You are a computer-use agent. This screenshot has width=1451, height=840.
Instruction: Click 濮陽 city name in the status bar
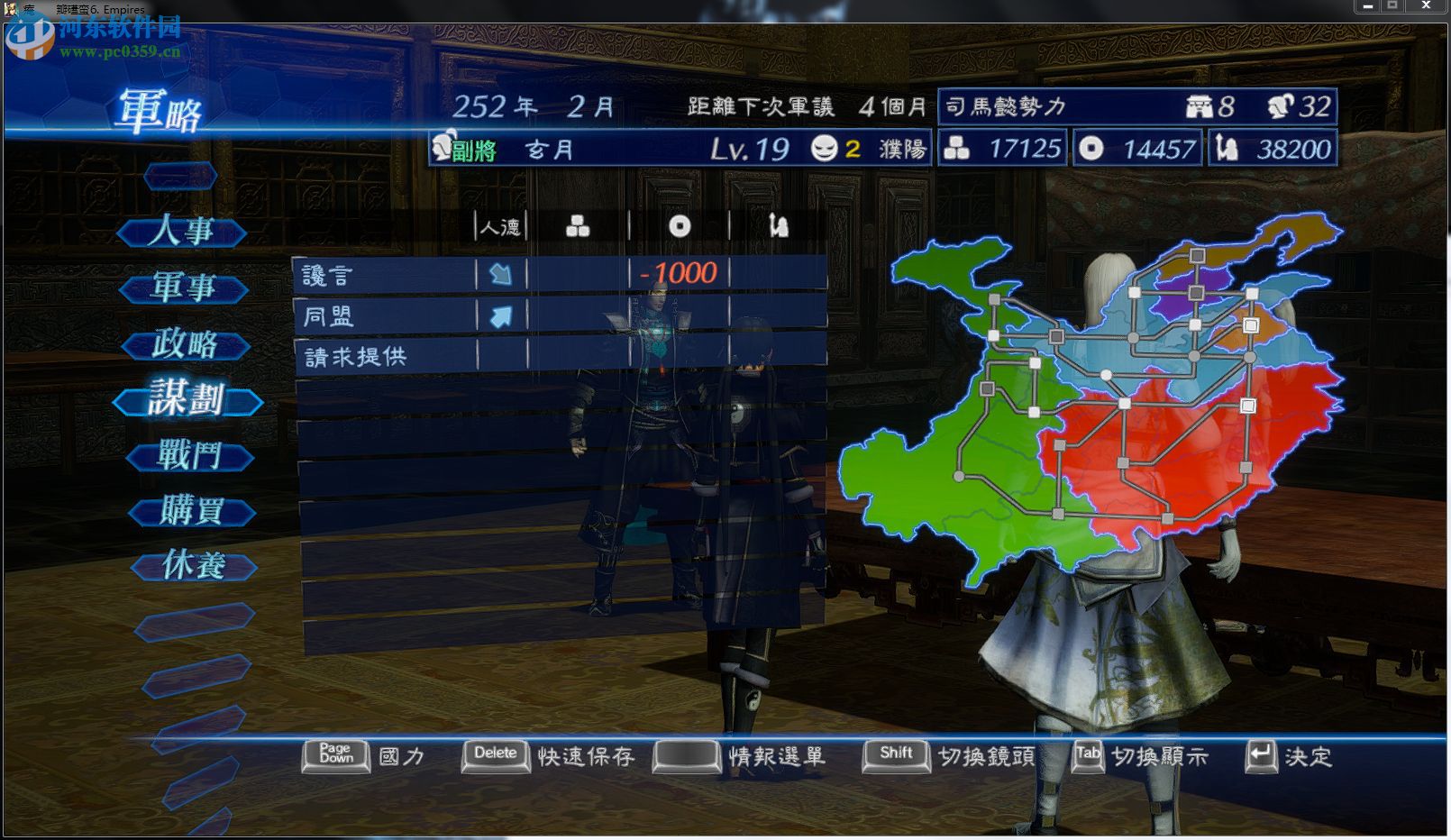pos(901,150)
